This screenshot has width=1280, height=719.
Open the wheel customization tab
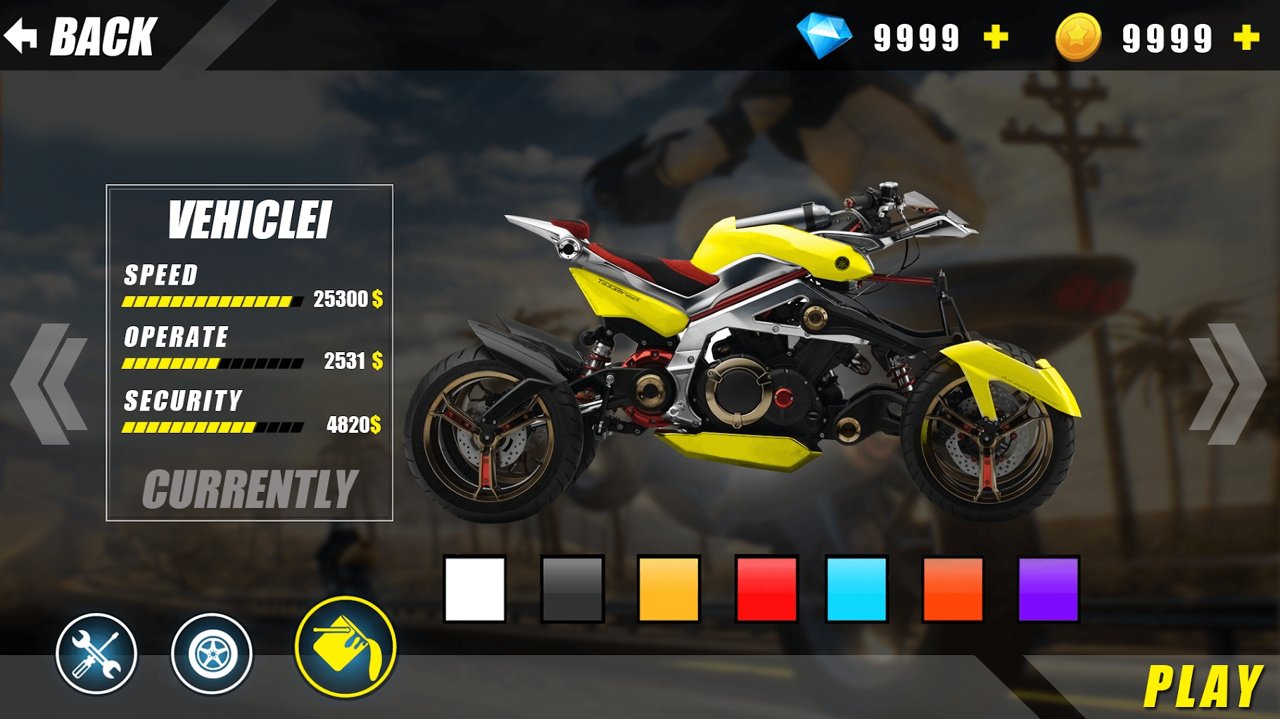click(212, 654)
